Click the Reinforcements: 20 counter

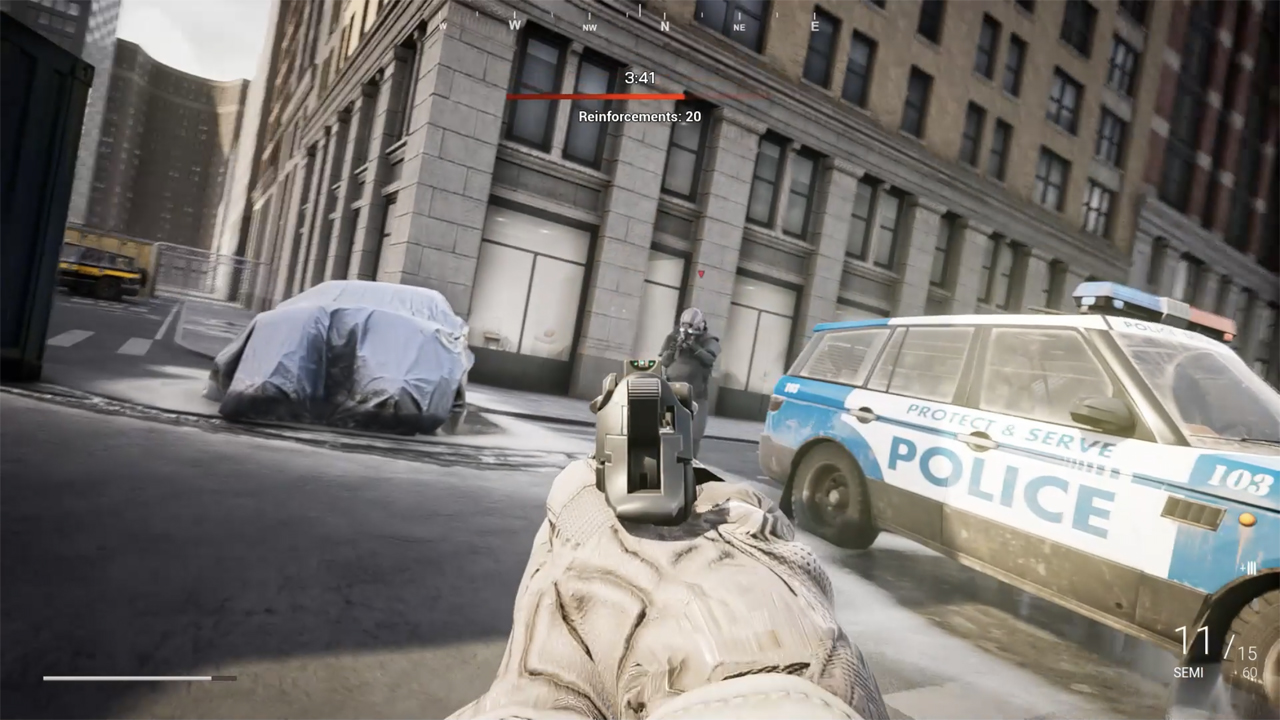point(639,115)
